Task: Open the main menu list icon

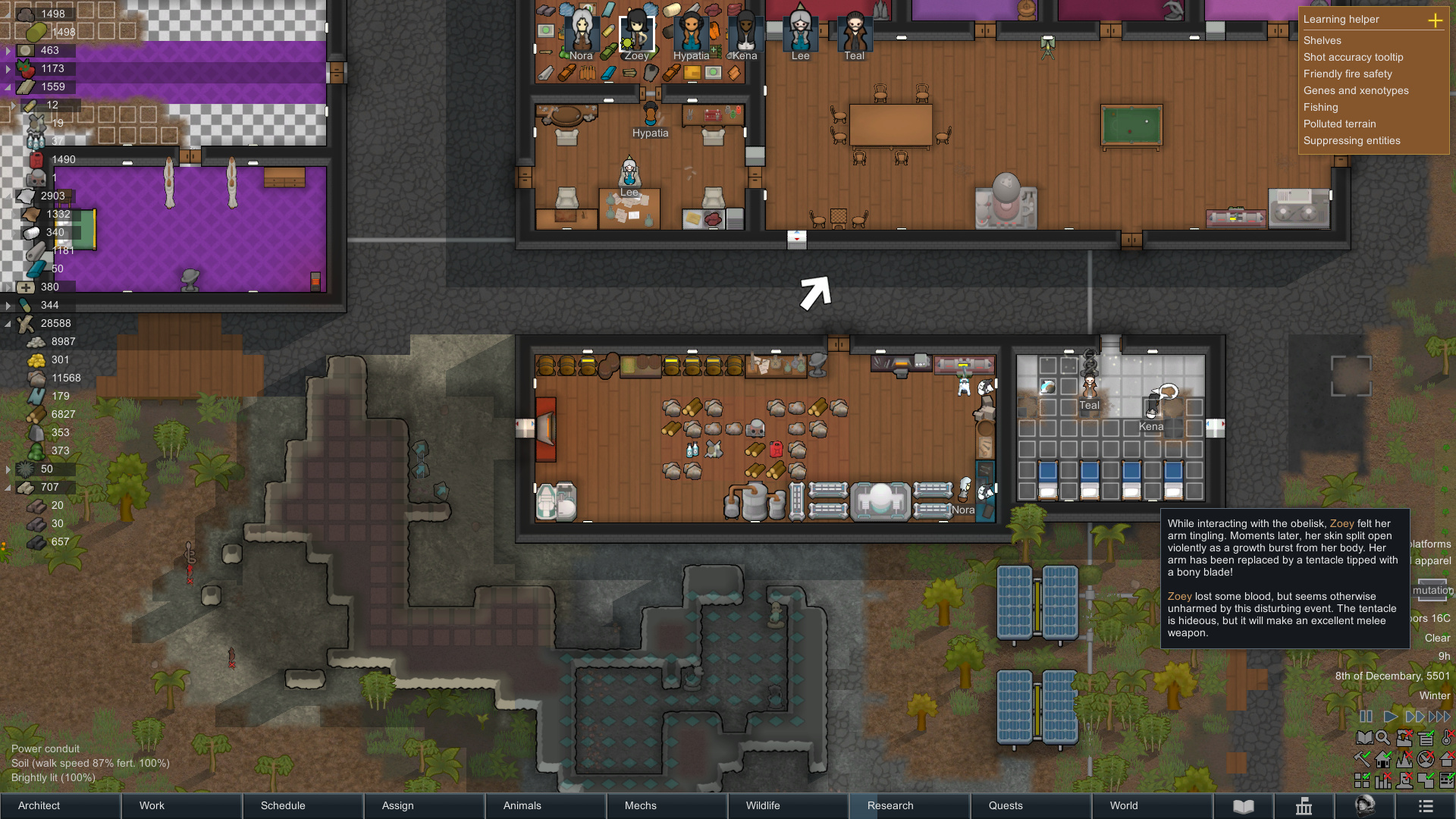Action: 1426,806
